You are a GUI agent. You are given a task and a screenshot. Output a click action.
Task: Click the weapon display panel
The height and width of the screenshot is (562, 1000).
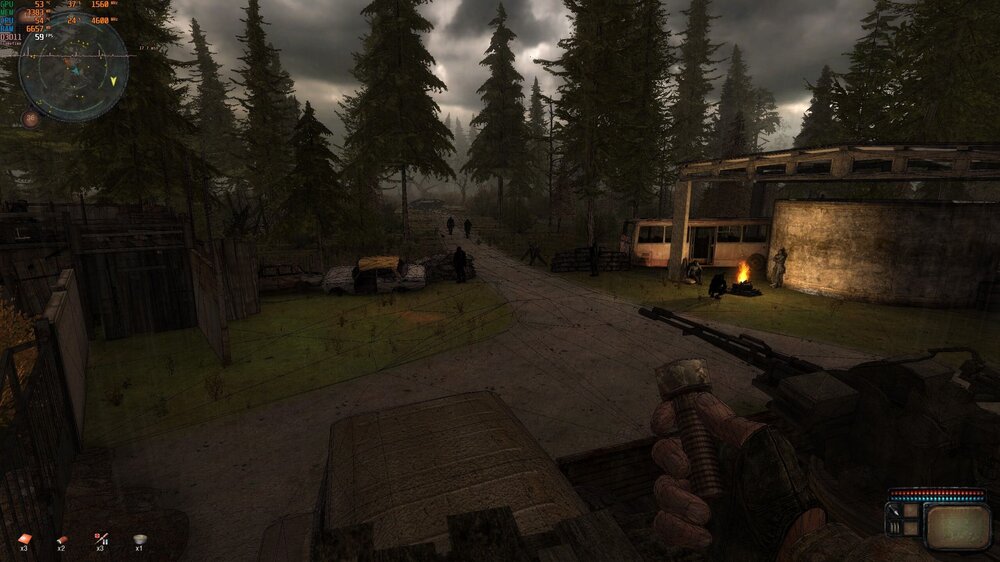pyautogui.click(x=957, y=526)
